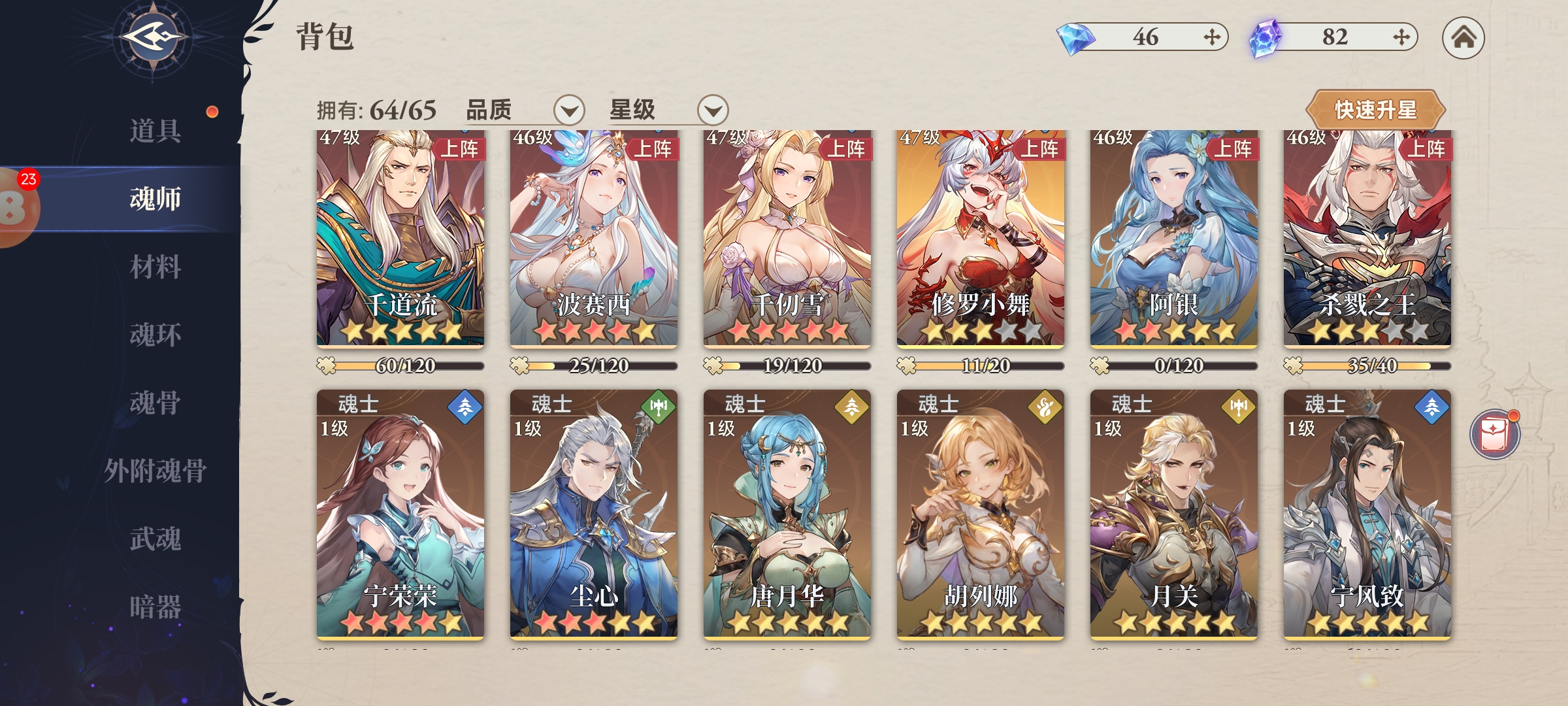Open the 道具 items tab
Screen dimensions: 1568x706
point(155,131)
